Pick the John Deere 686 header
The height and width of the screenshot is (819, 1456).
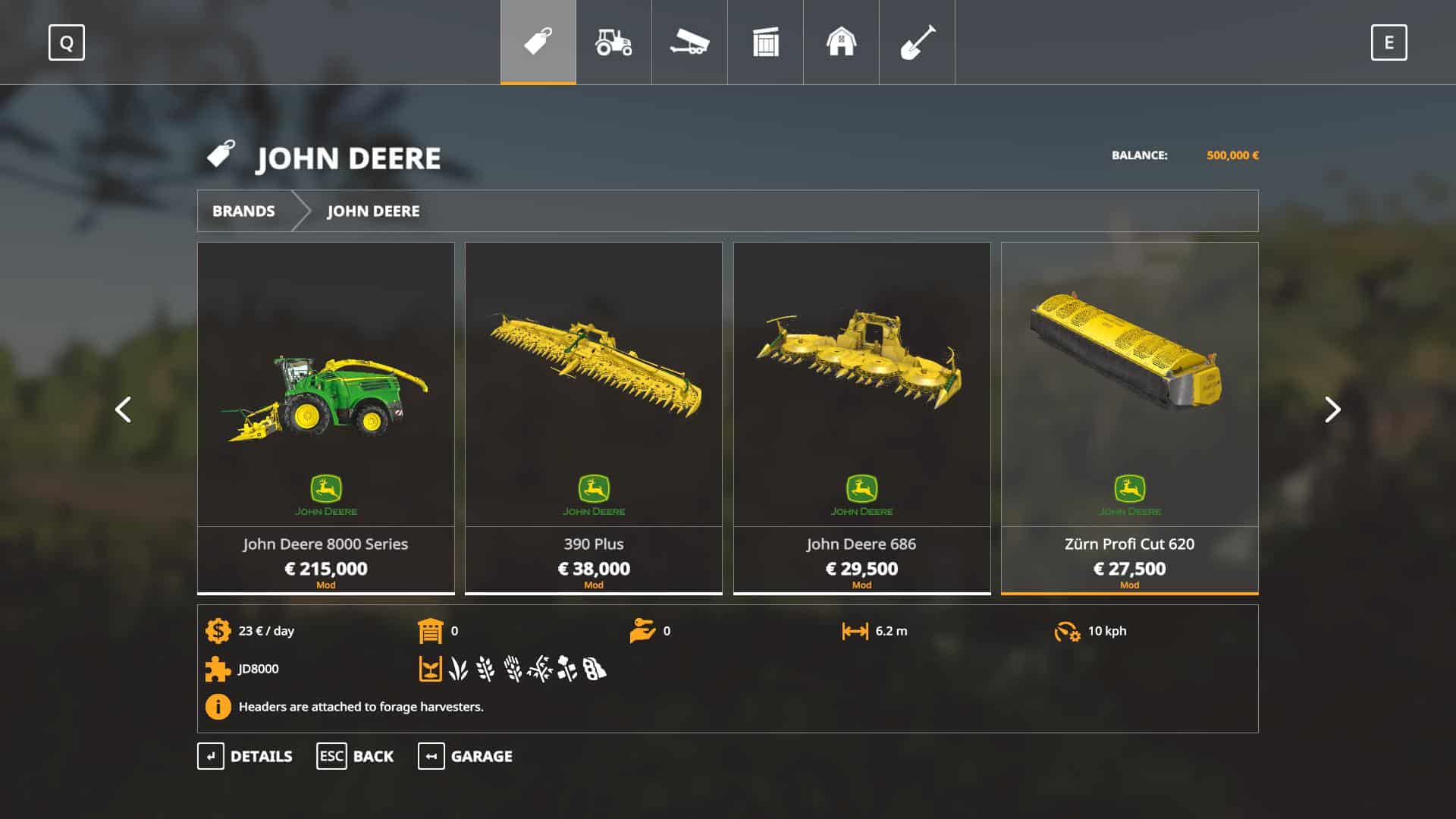[x=861, y=417]
